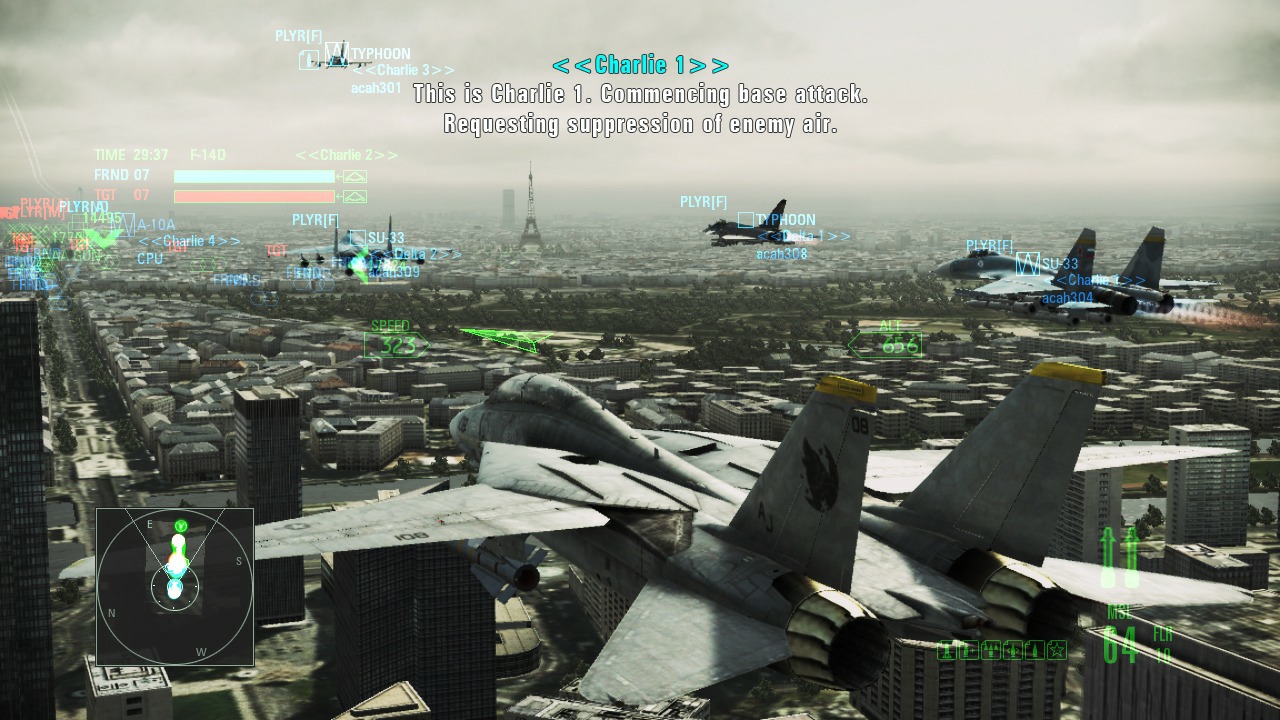This screenshot has width=1280, height=720.
Task: Select the guided missile weapon icon
Action: coord(1011,650)
